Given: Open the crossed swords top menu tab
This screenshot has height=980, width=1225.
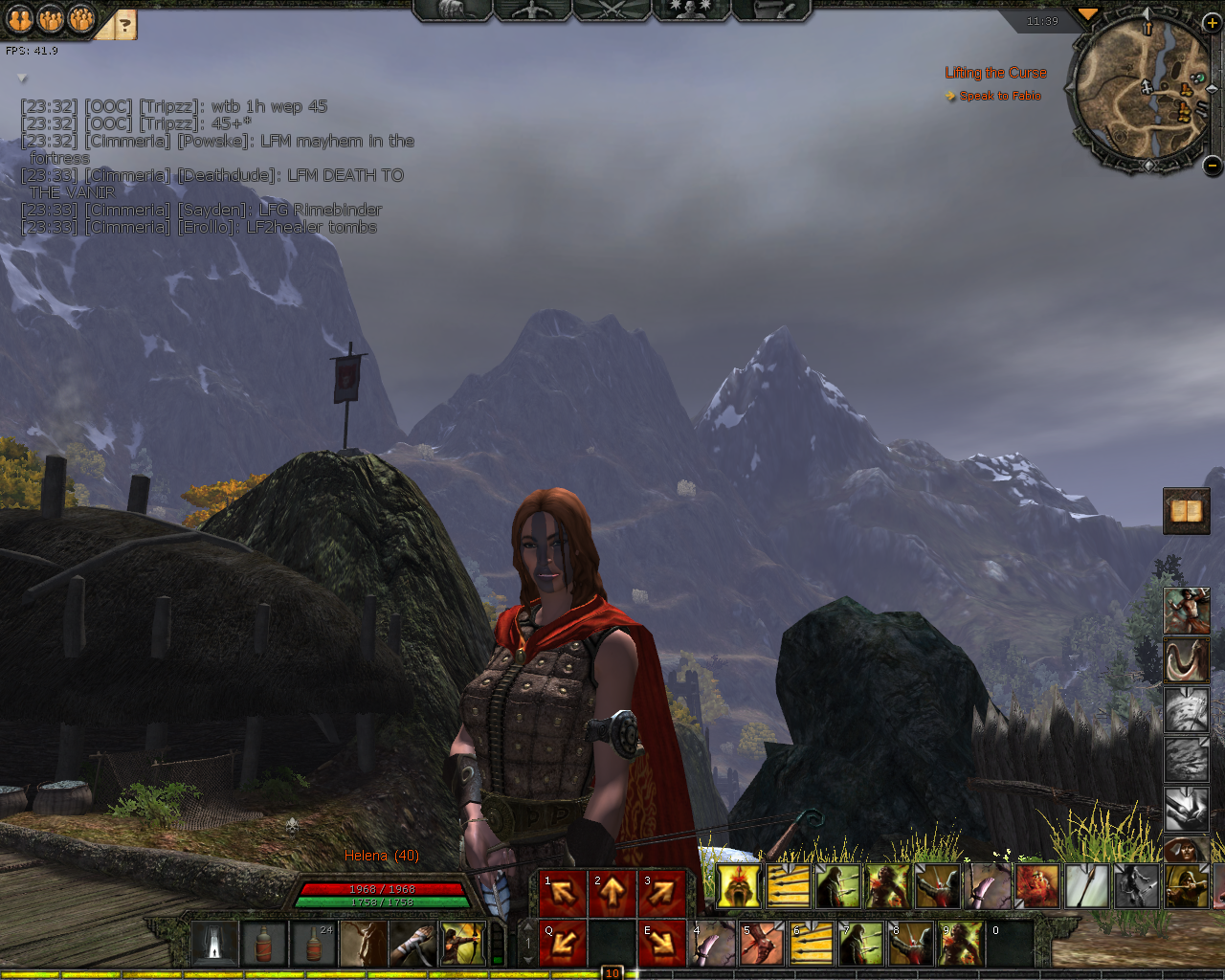Looking at the screenshot, I should click(x=612, y=11).
